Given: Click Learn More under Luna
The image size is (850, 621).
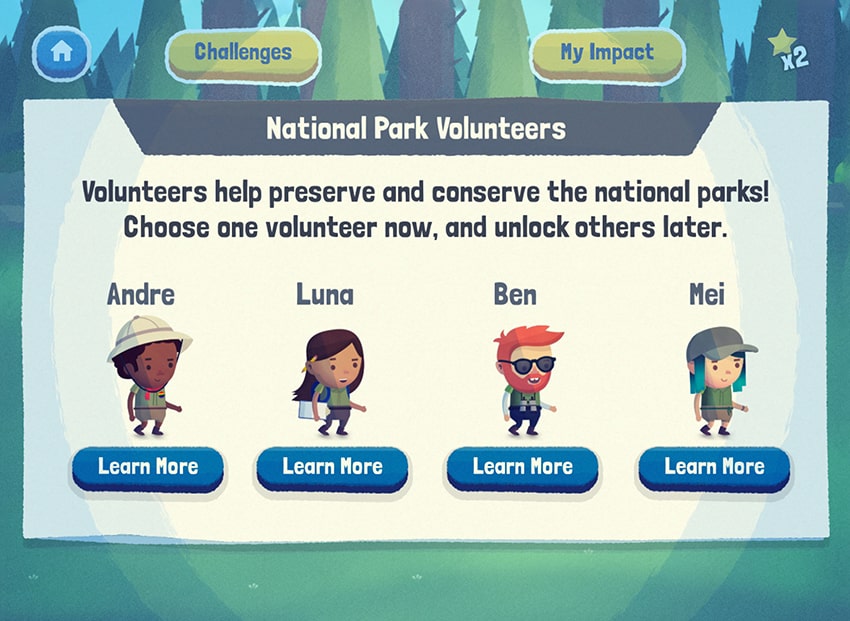Looking at the screenshot, I should pos(332,467).
